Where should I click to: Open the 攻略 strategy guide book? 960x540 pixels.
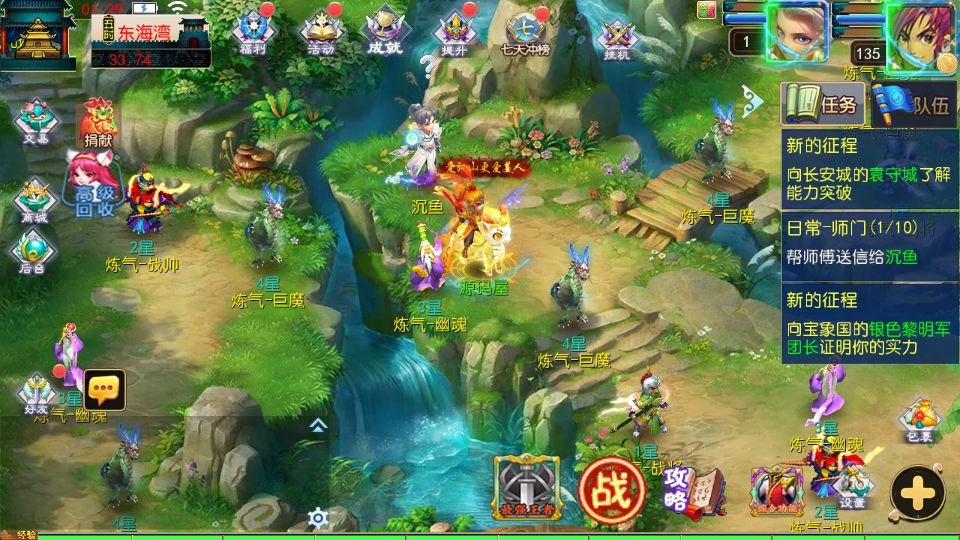click(x=690, y=489)
